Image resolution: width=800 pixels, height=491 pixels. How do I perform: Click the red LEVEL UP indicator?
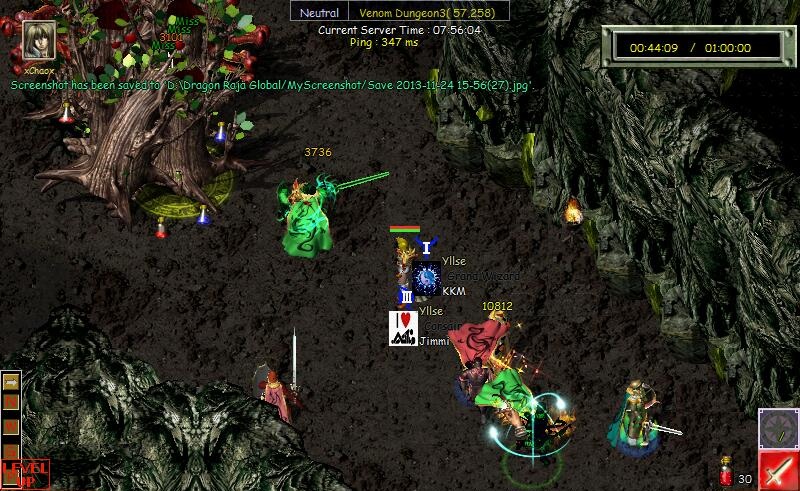(24, 472)
